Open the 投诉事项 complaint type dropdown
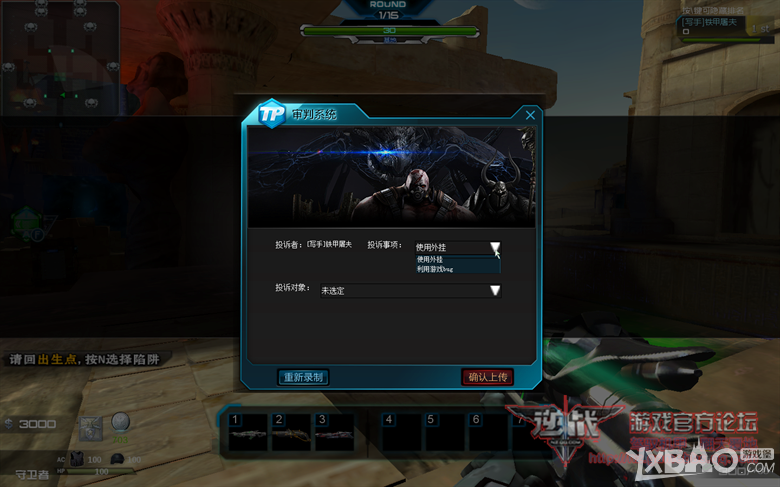Screen dimensions: 780x487 point(494,247)
